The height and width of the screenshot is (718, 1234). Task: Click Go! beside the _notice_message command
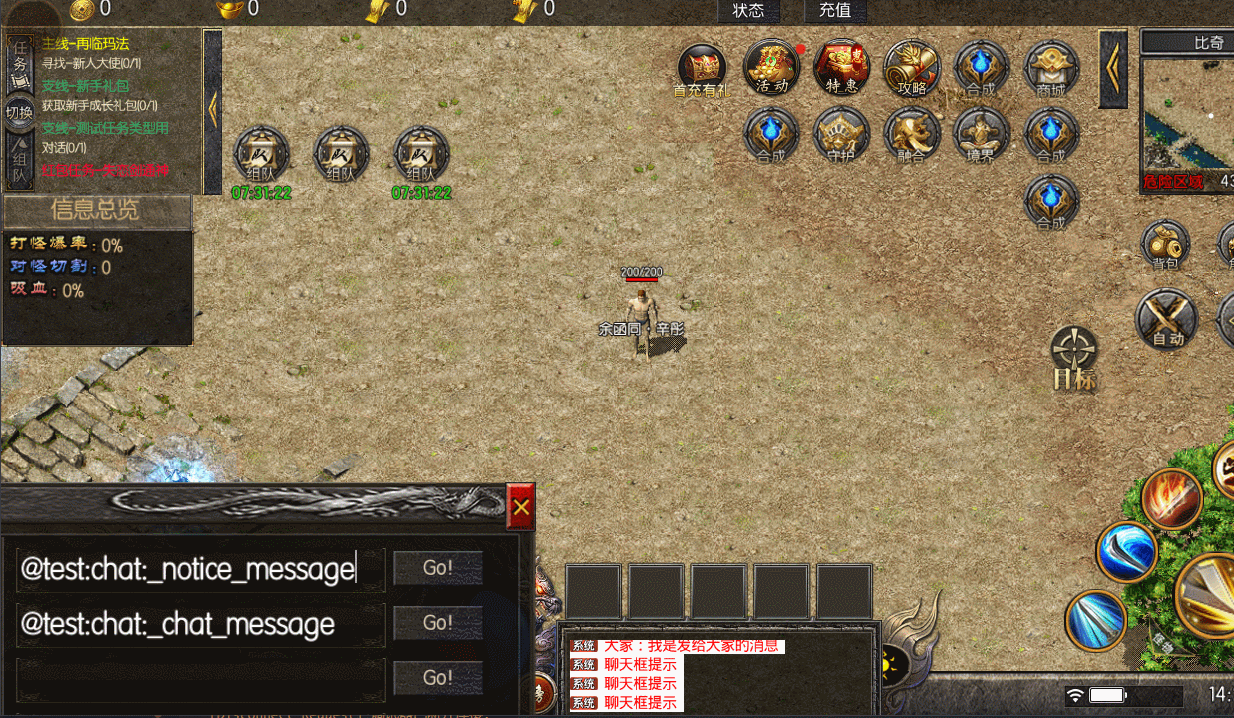[x=438, y=568]
